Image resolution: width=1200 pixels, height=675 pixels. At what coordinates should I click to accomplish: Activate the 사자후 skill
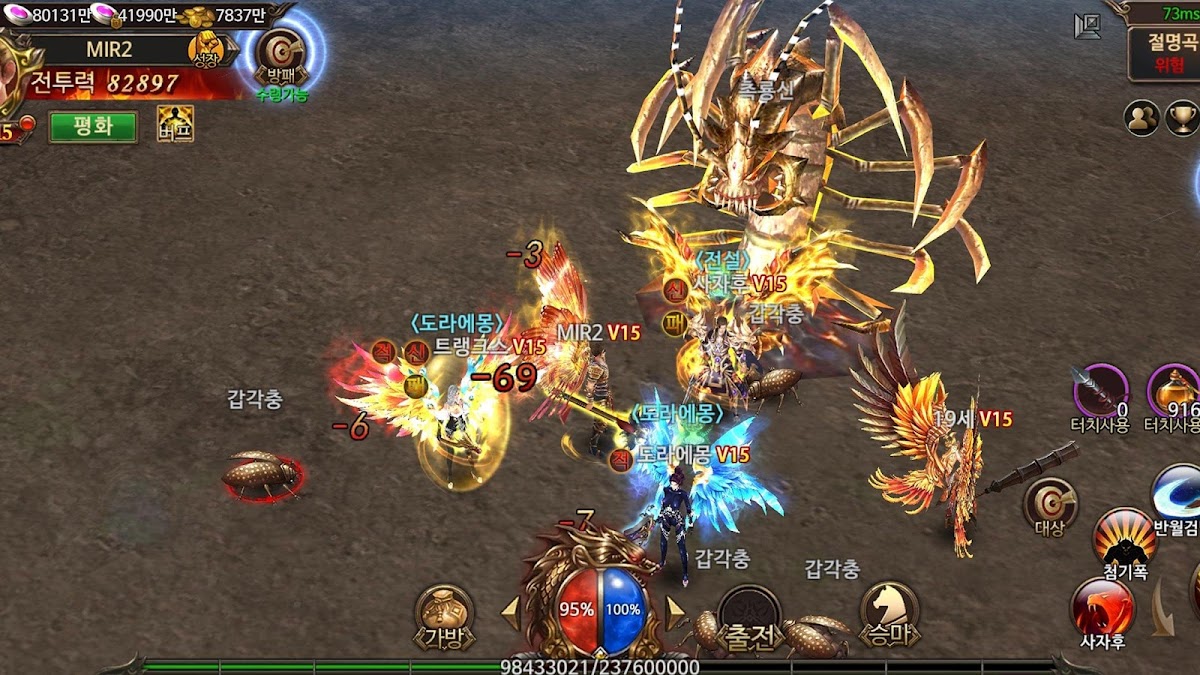point(1102,608)
